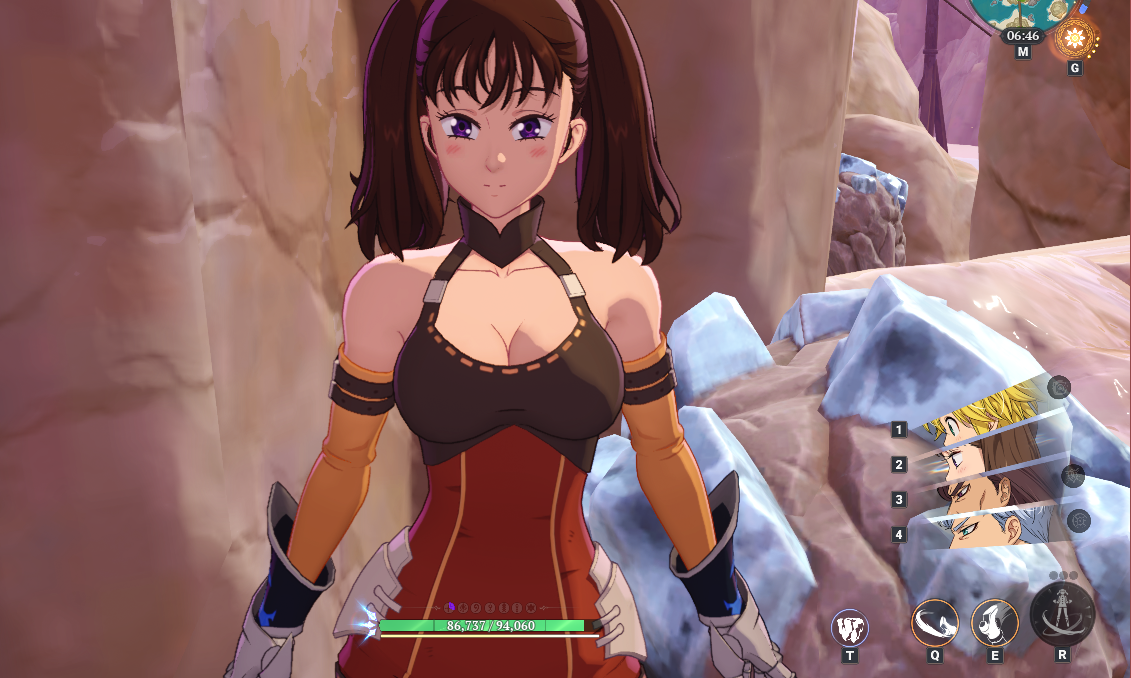Activate the swirling slash skill
This screenshot has height=678, width=1131.
point(935,623)
